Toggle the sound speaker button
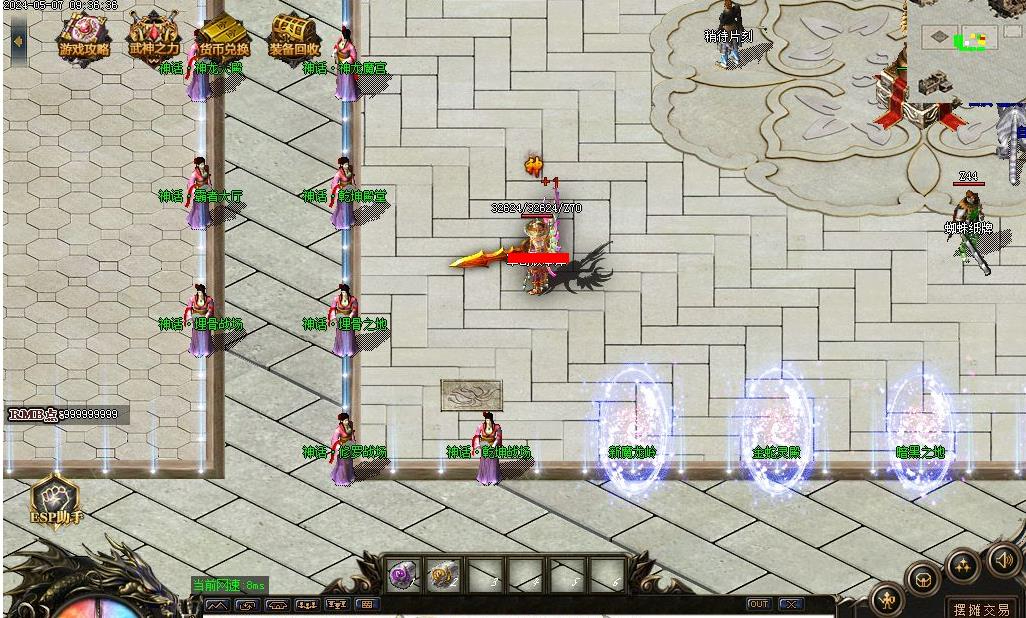Screen dimensions: 1026x618 pyautogui.click(x=1003, y=560)
